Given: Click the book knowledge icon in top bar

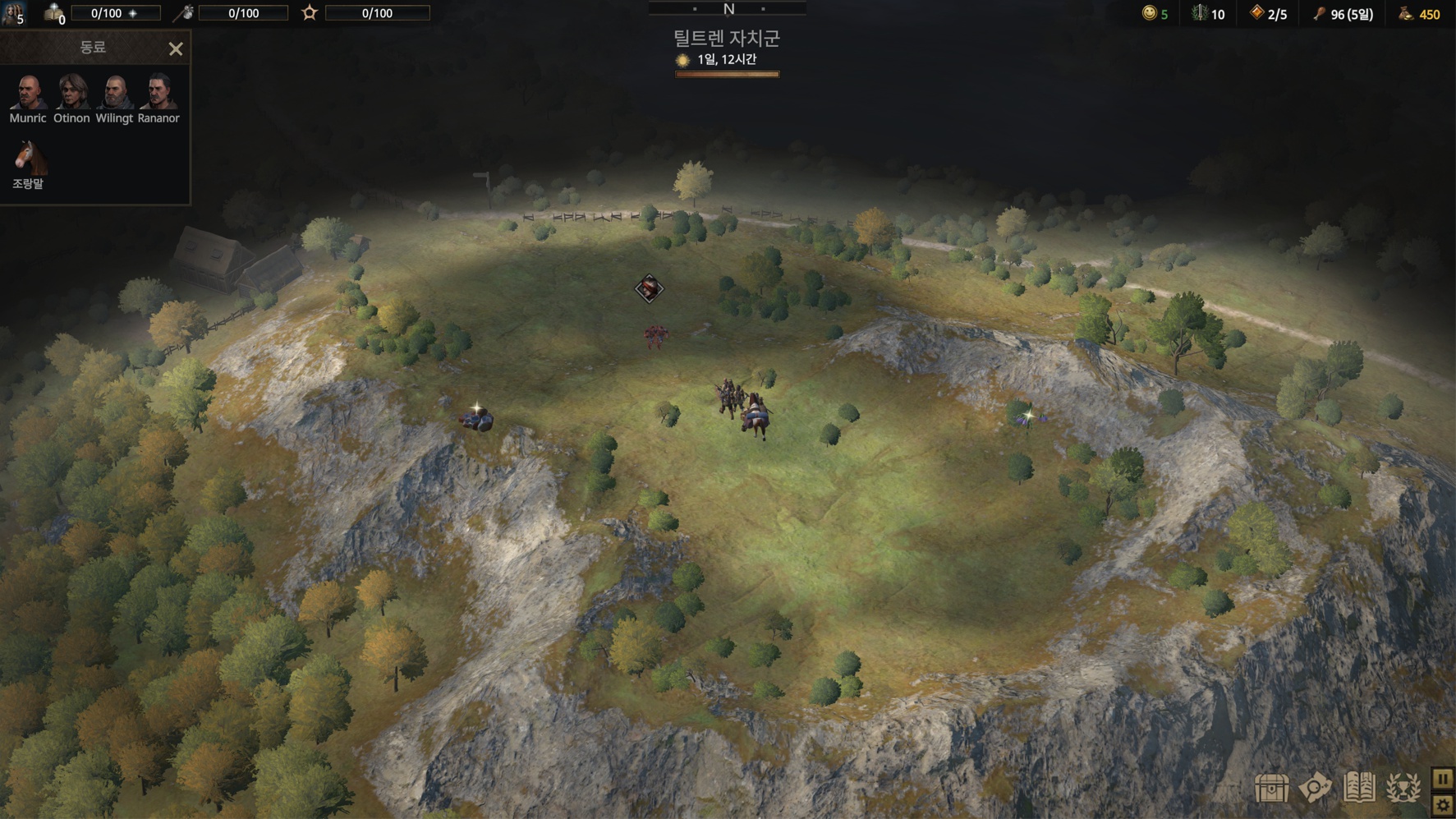Looking at the screenshot, I should click(x=54, y=13).
